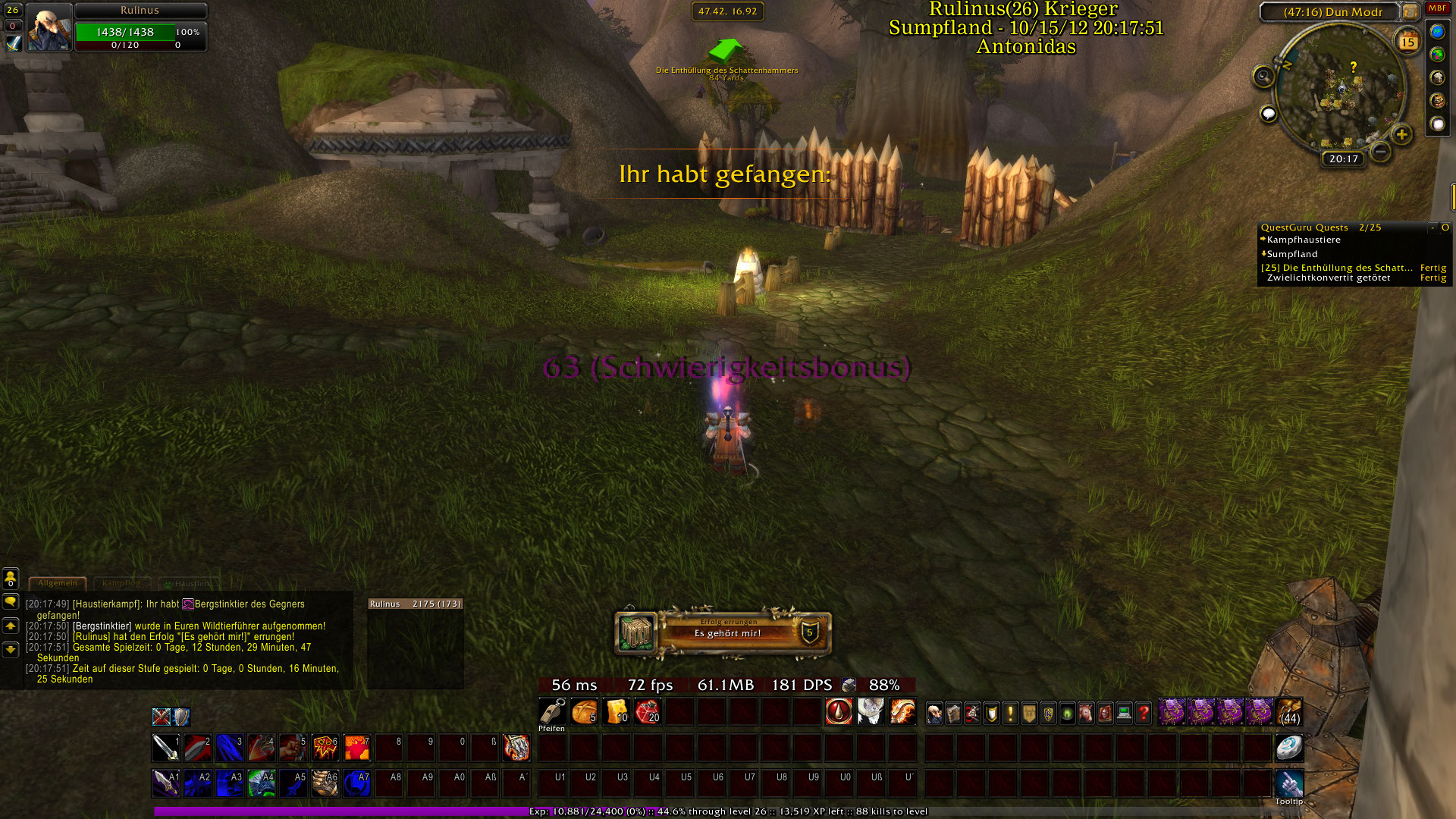Open the world map button beside Dun Modr
This screenshot has width=1456, height=819.
(x=1410, y=12)
